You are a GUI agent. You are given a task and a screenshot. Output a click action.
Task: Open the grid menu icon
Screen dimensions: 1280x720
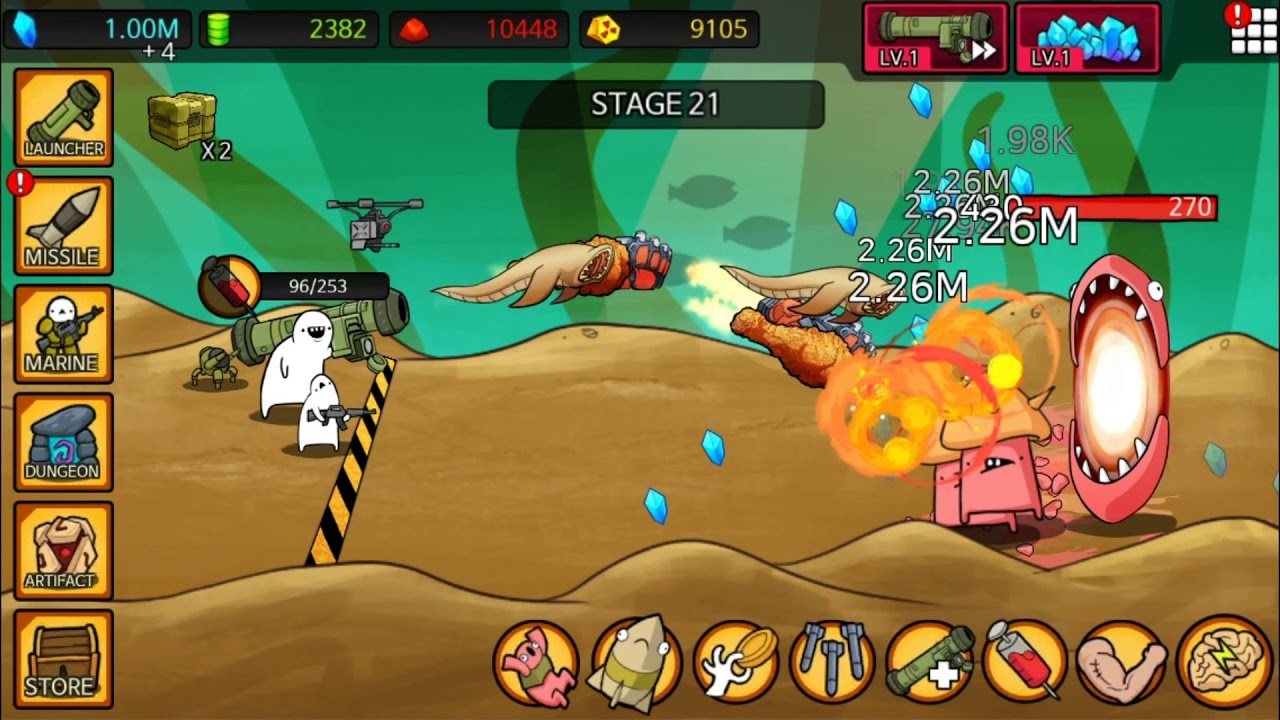pos(1253,32)
